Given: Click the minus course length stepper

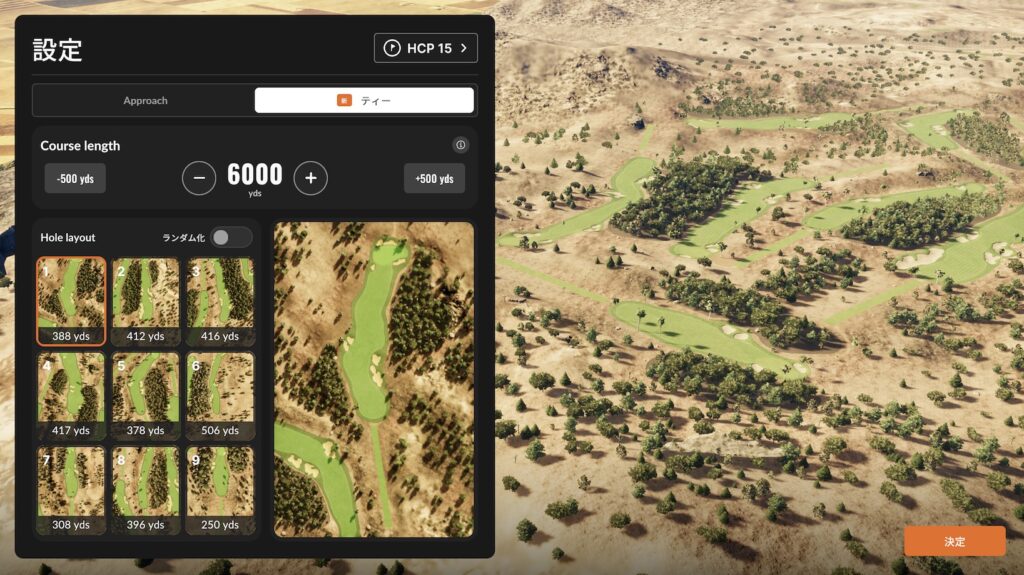Looking at the screenshot, I should pyautogui.click(x=199, y=178).
